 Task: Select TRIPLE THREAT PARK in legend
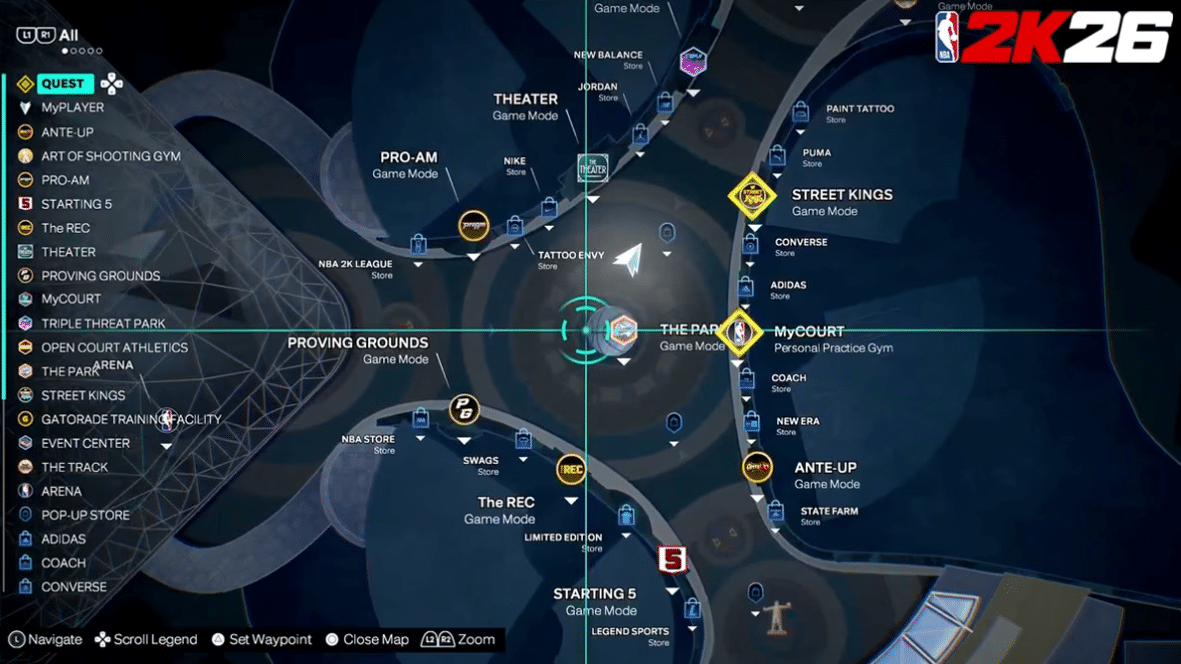103,323
